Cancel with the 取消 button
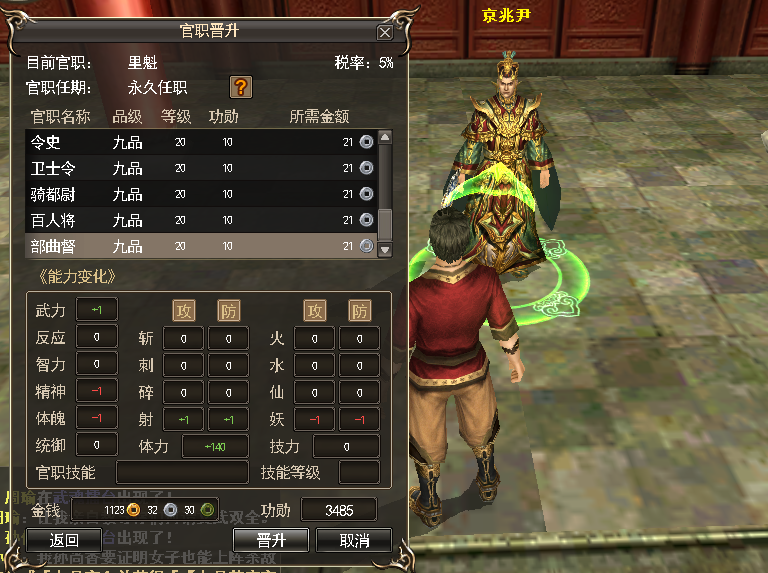This screenshot has height=573, width=768. click(353, 540)
